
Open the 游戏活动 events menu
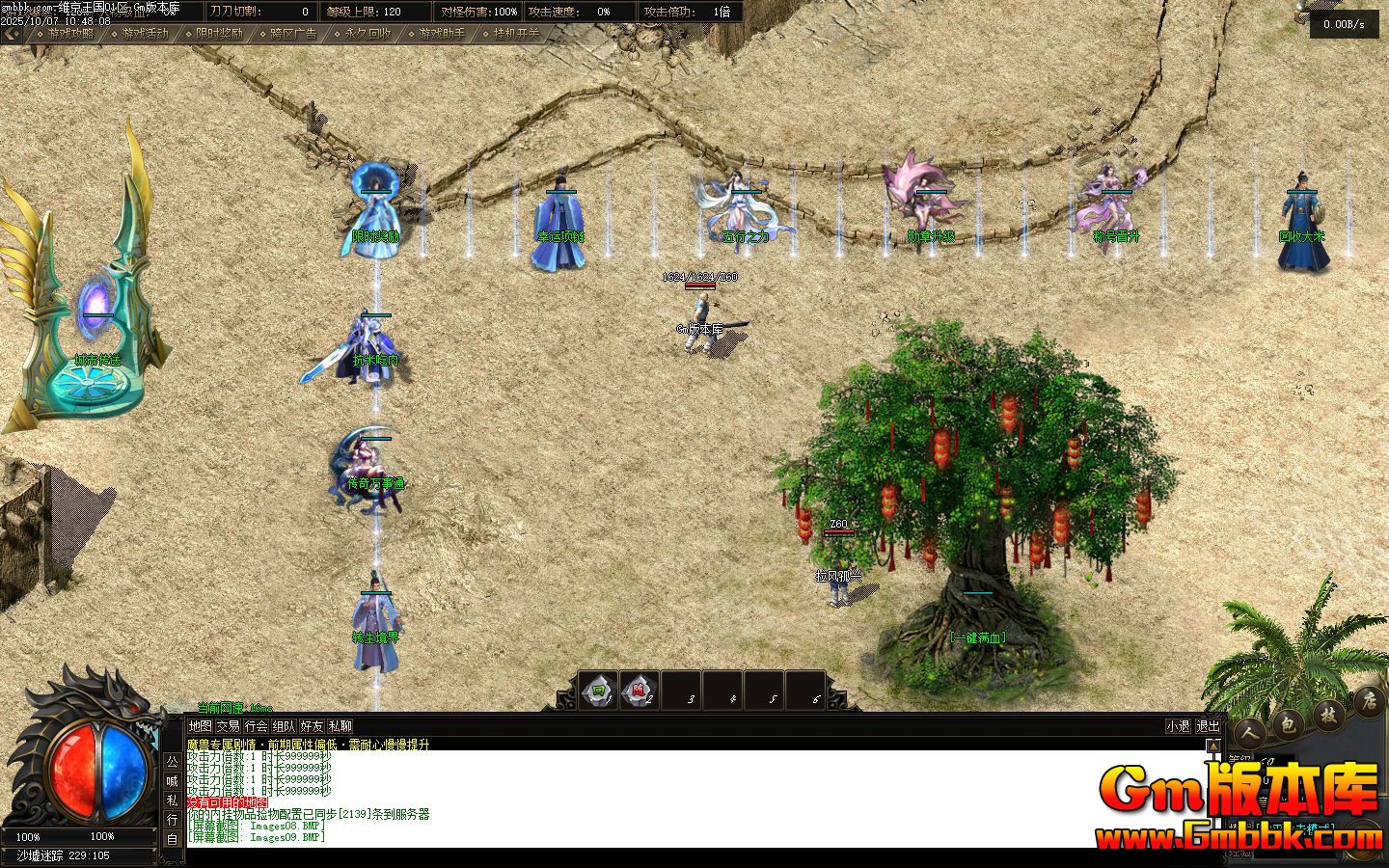144,33
